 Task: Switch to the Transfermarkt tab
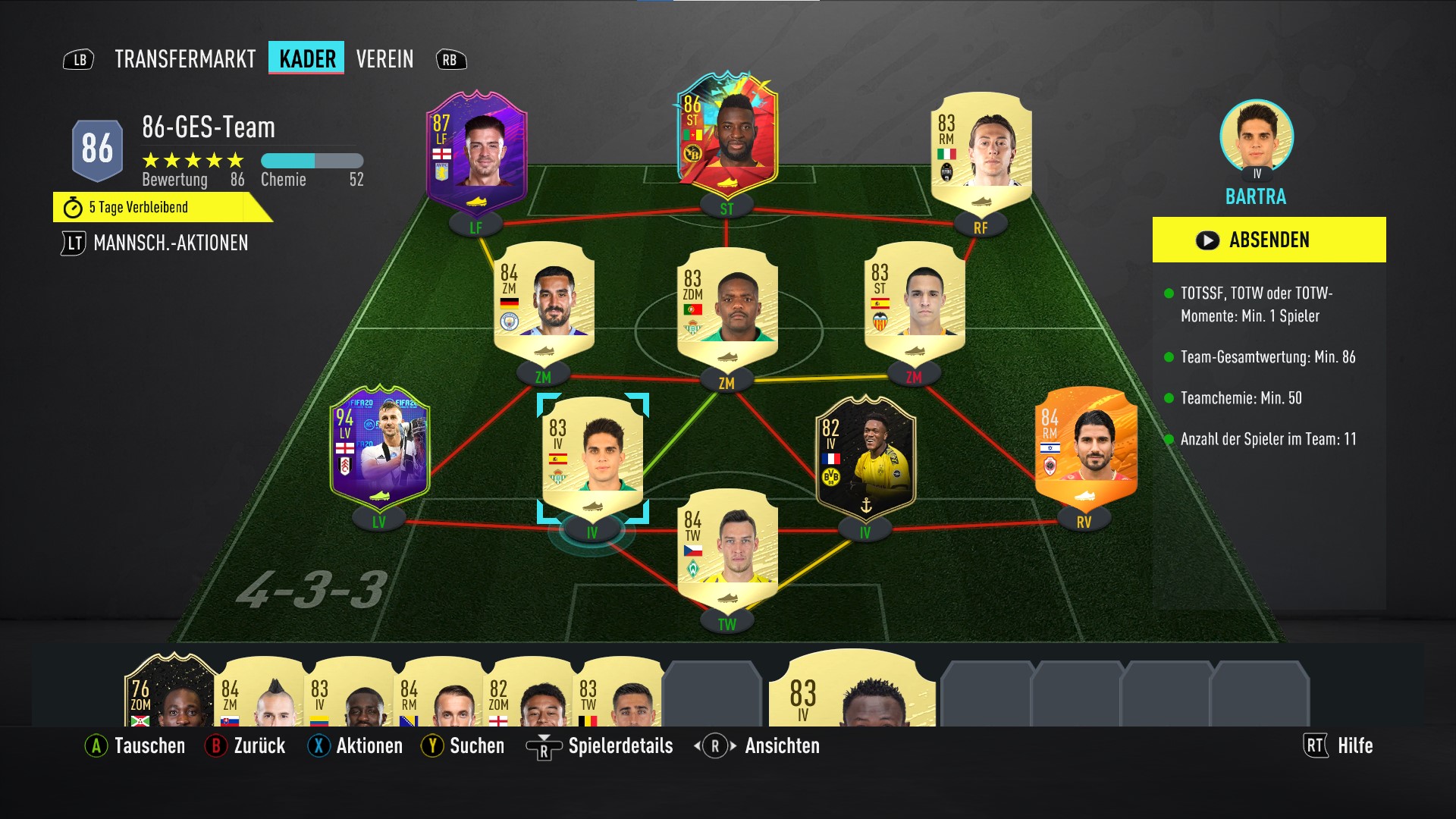(x=185, y=59)
